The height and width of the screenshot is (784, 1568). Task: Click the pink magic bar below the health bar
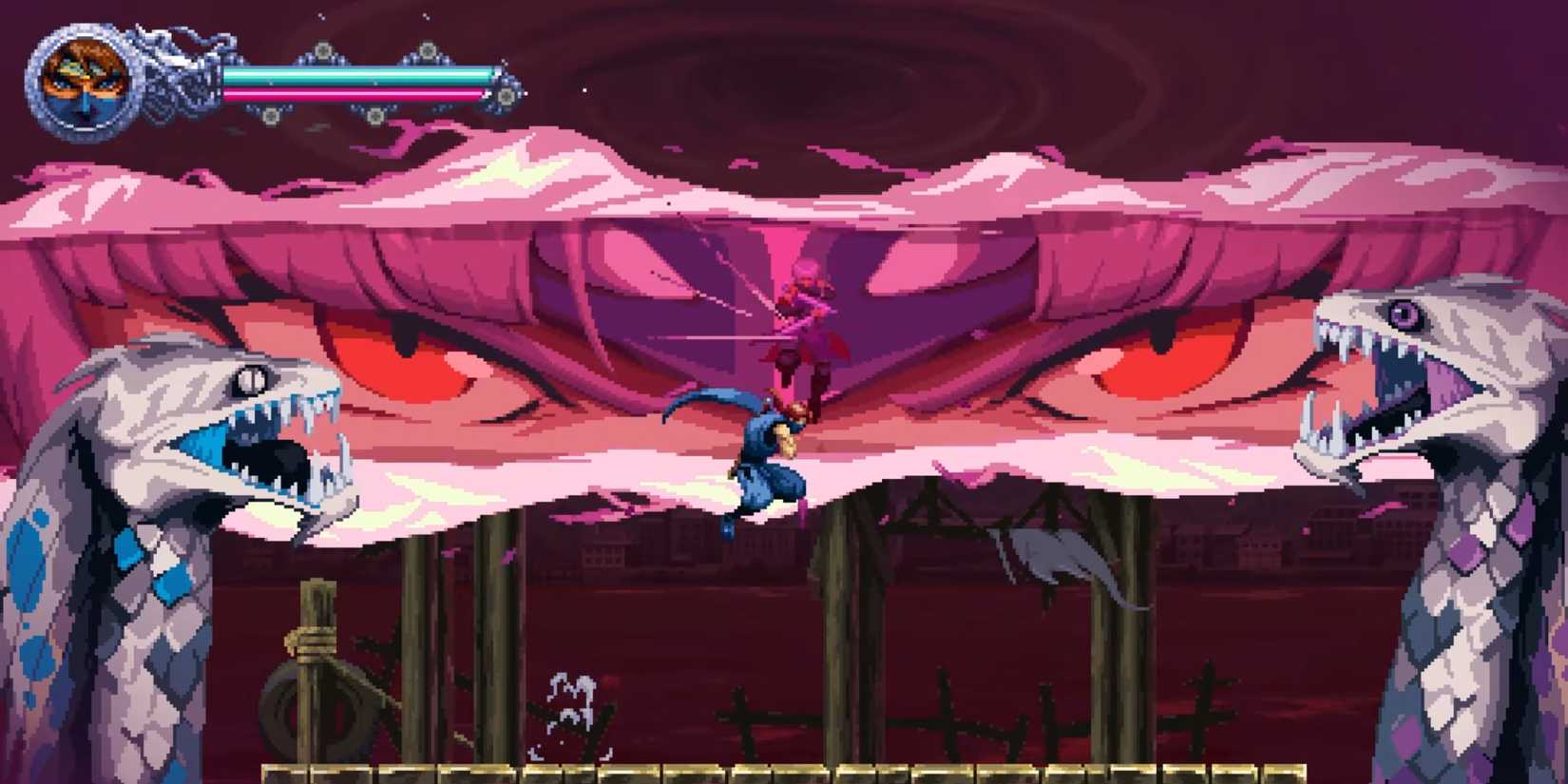click(x=361, y=95)
